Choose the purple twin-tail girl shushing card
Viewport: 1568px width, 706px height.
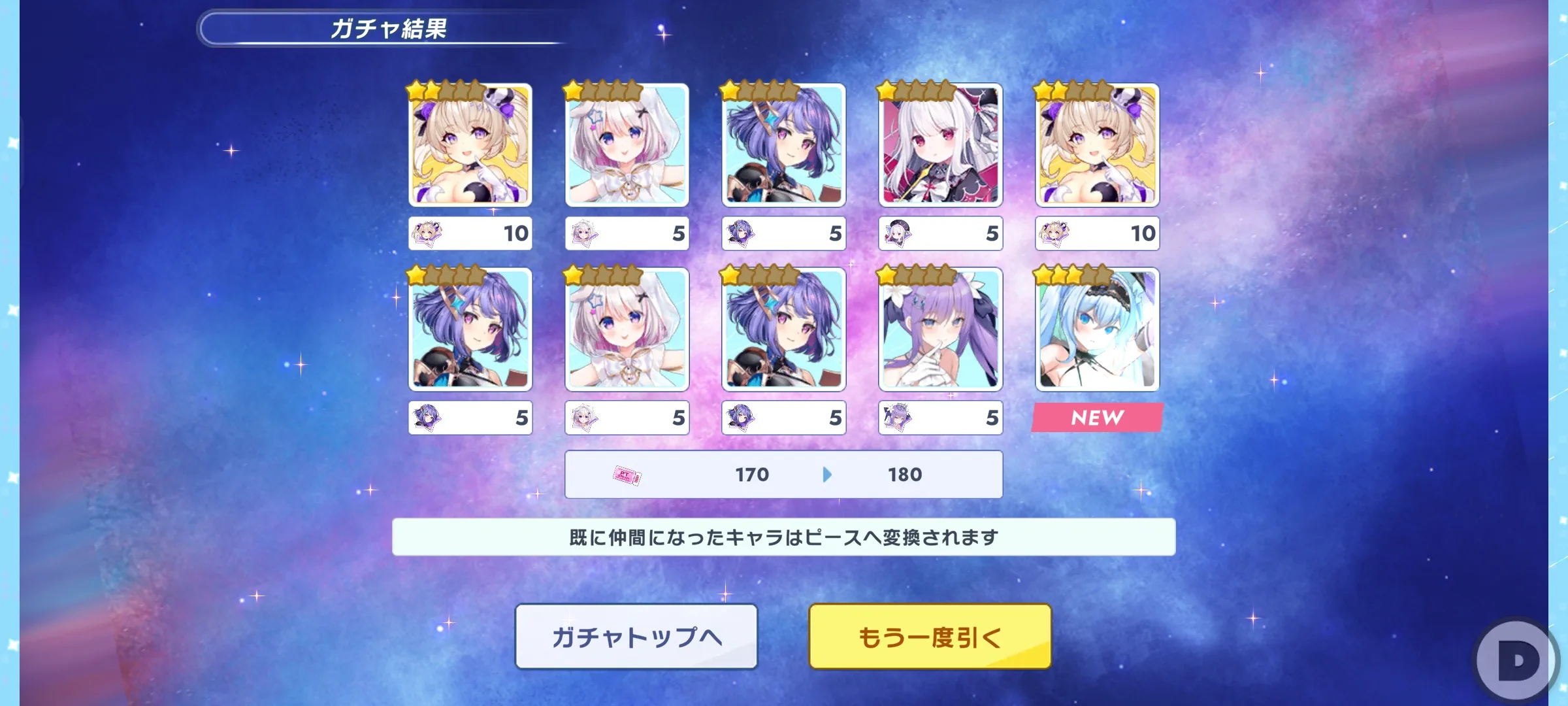(940, 329)
